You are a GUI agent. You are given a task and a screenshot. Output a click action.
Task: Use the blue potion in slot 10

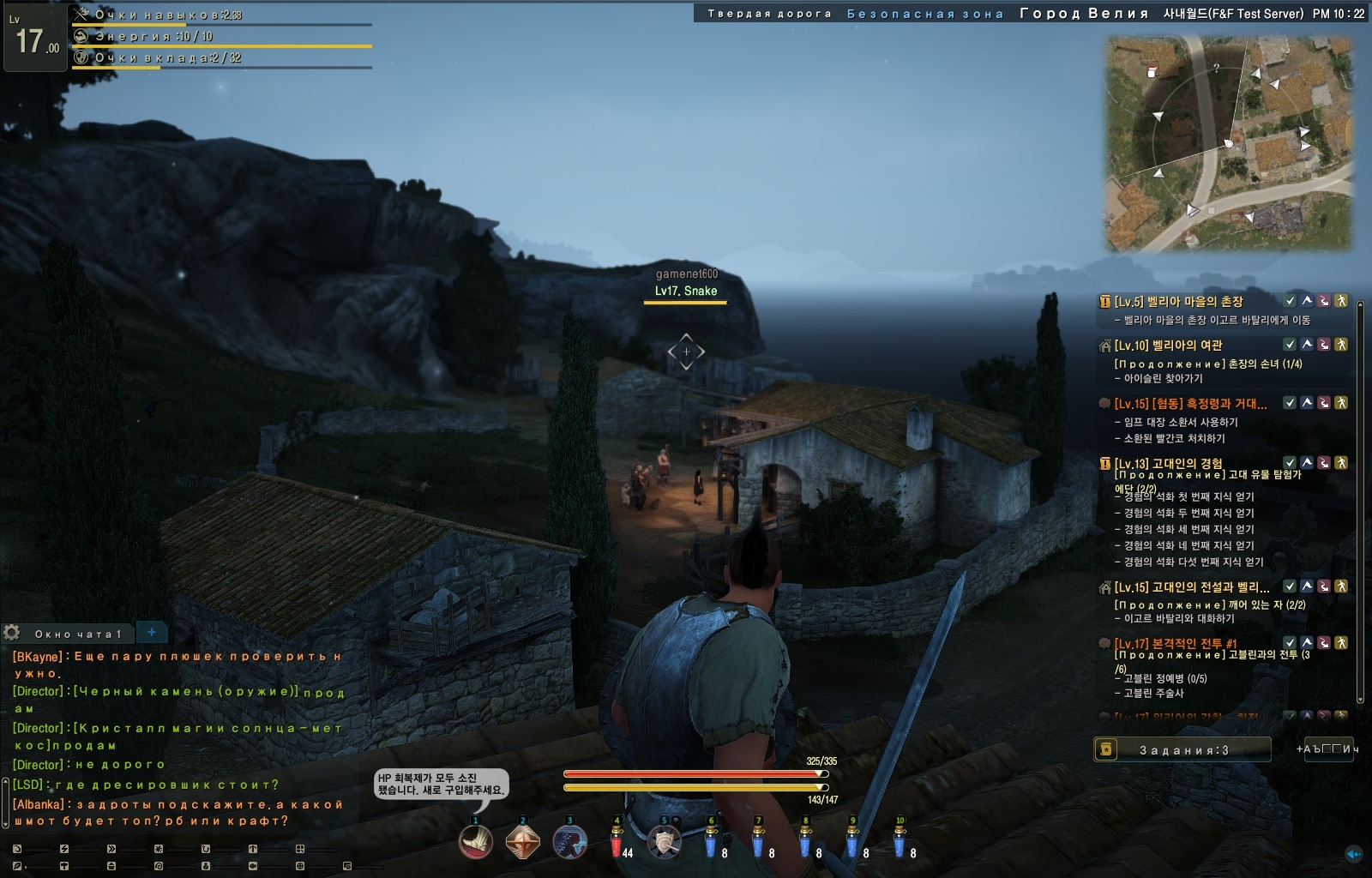(900, 844)
